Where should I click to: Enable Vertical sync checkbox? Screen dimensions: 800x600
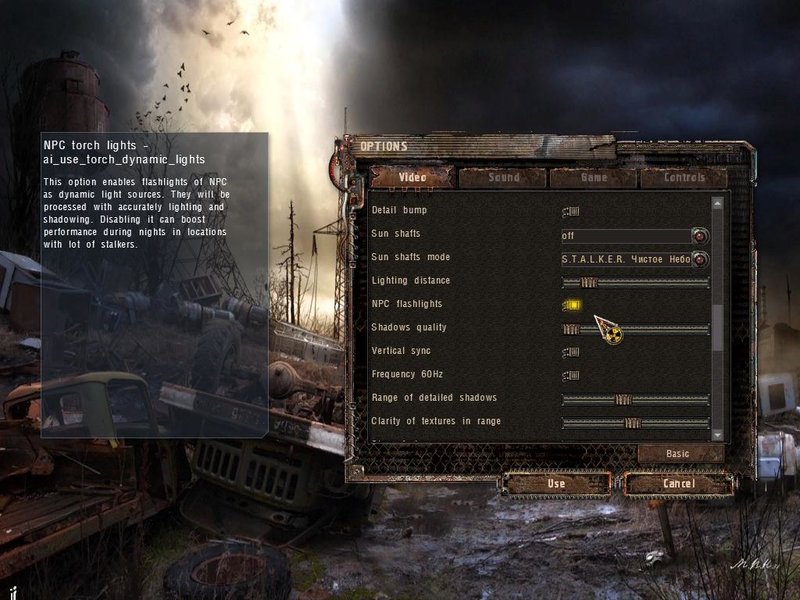point(571,352)
